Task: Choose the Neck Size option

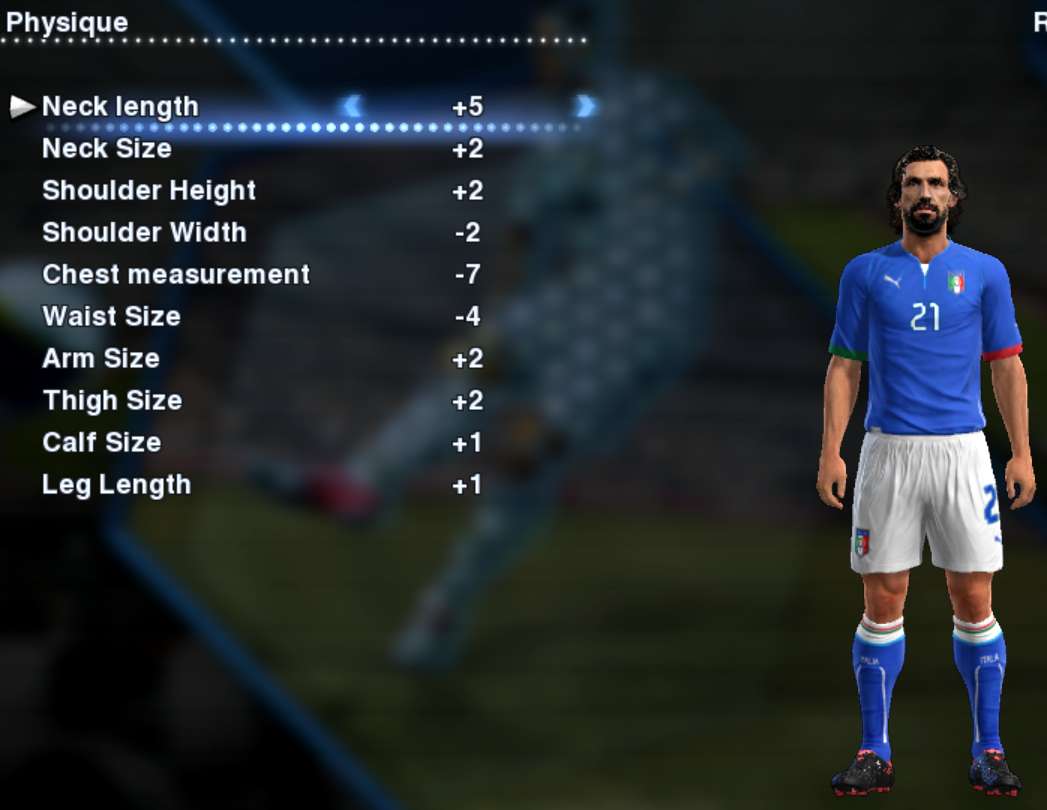Action: tap(107, 149)
